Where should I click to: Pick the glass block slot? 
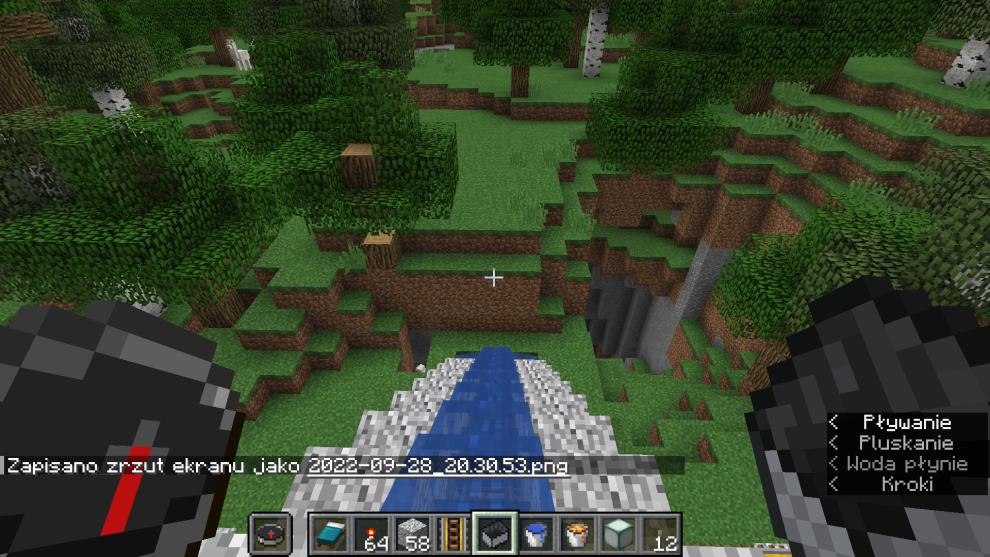pyautogui.click(x=617, y=532)
